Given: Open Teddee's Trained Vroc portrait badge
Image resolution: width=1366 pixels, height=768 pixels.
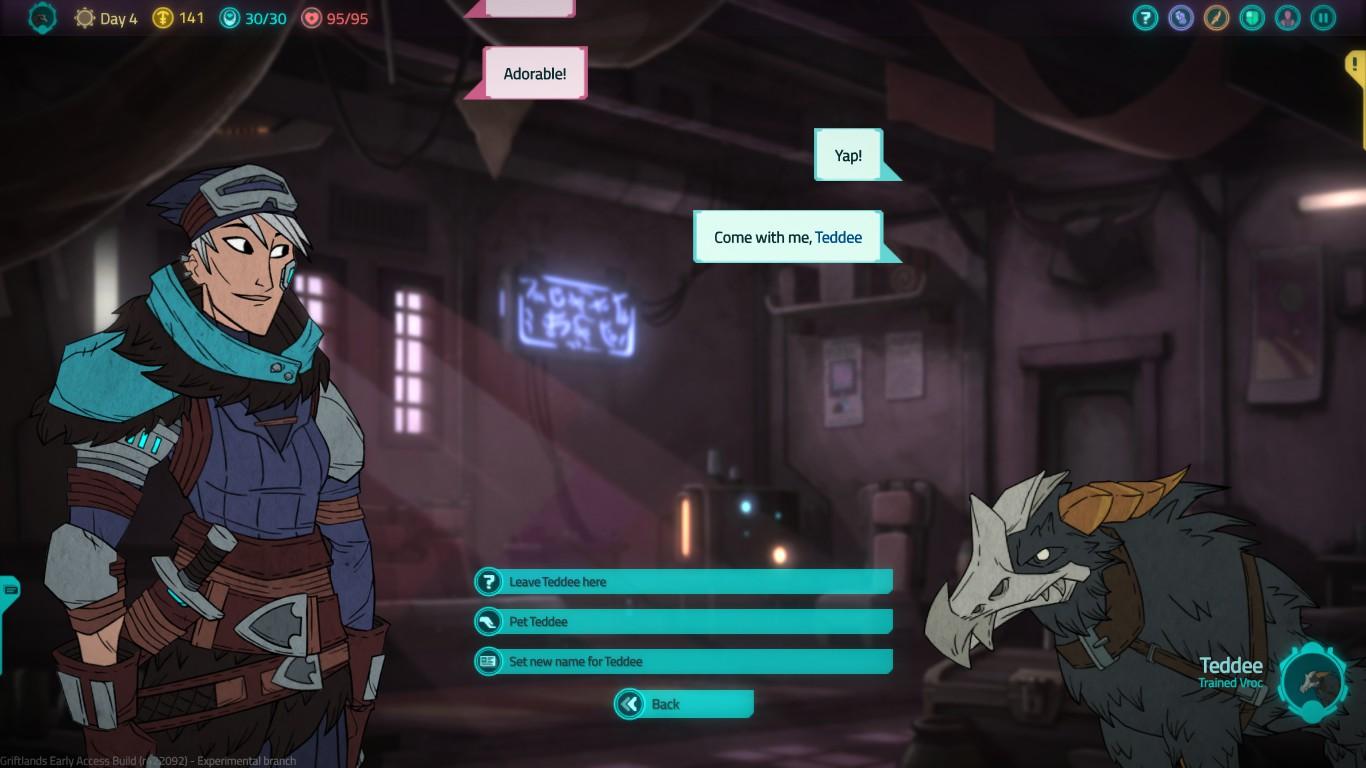Looking at the screenshot, I should click(x=1313, y=683).
